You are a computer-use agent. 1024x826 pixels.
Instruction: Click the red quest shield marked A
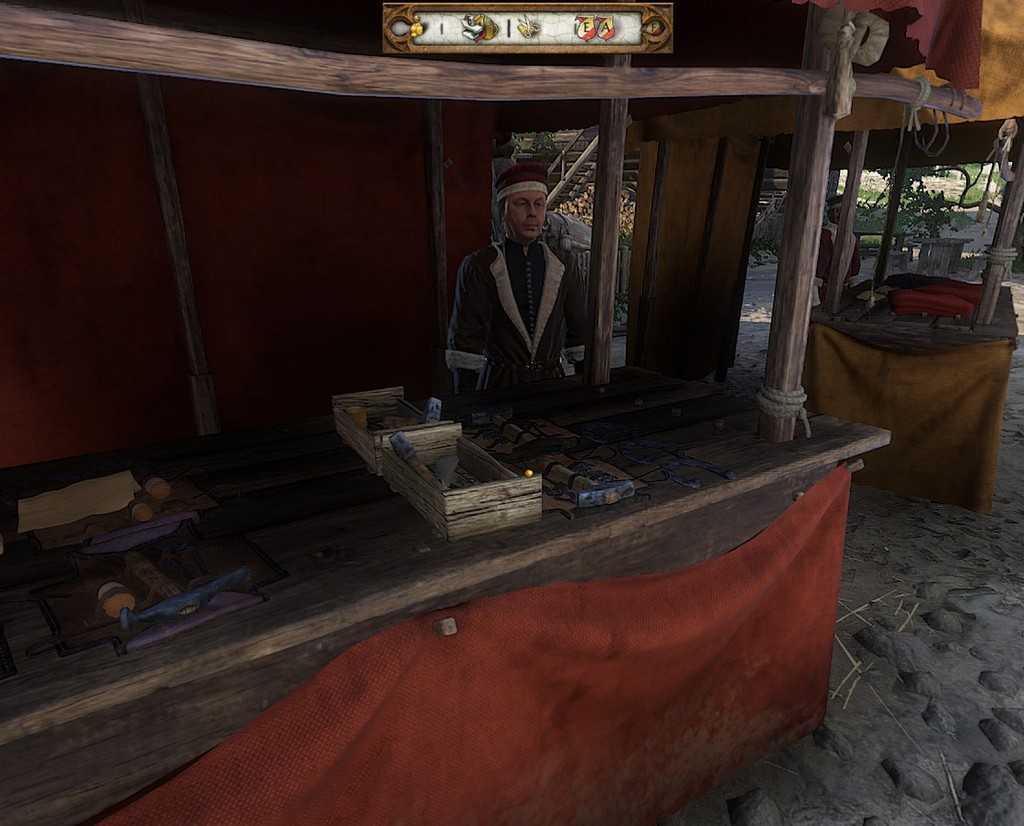tap(604, 29)
